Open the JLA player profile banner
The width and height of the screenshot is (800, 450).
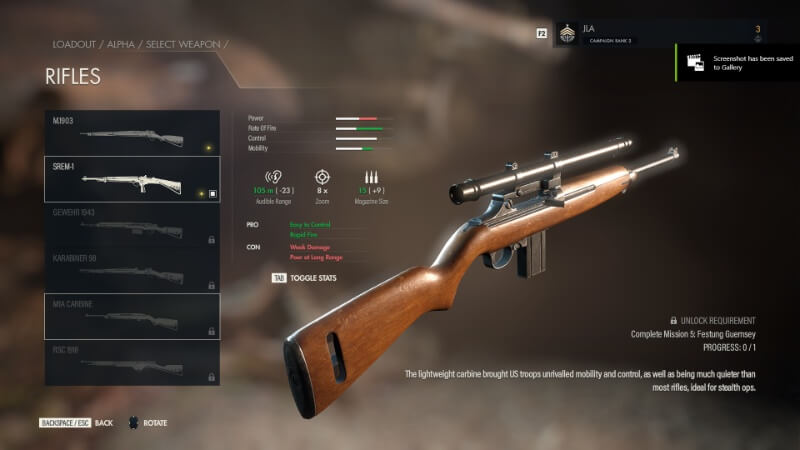point(660,33)
